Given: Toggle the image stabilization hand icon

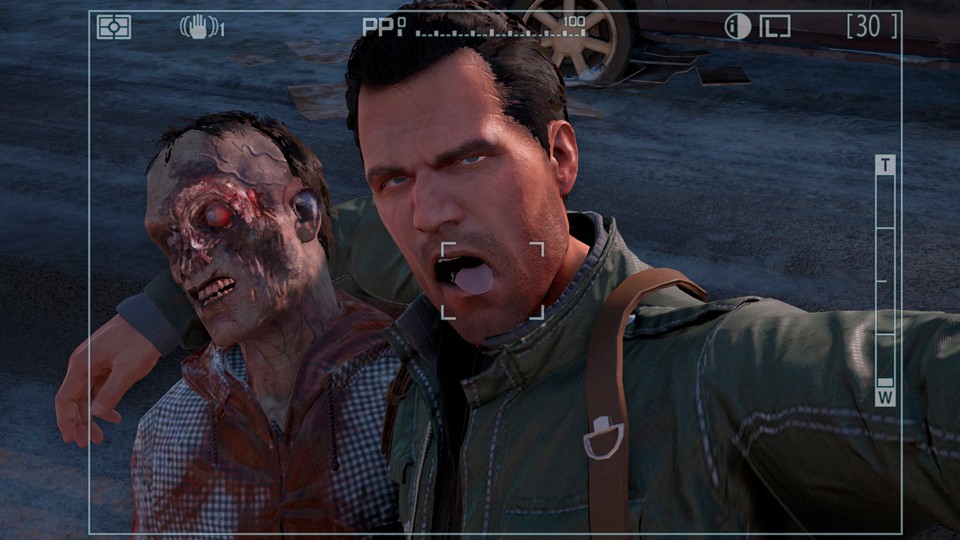Looking at the screenshot, I should [199, 27].
